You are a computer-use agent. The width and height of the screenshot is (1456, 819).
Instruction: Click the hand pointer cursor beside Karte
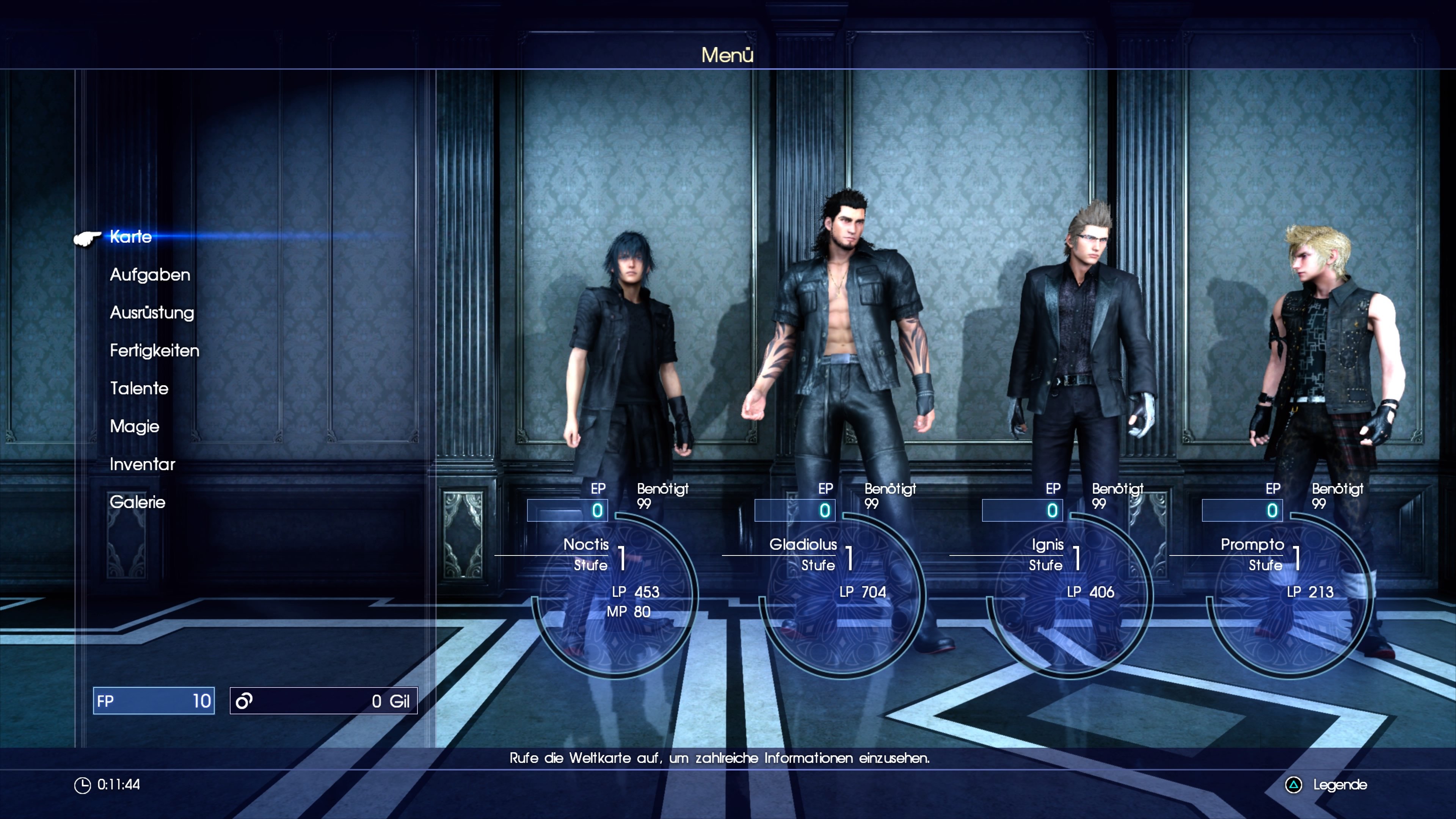pos(87,240)
